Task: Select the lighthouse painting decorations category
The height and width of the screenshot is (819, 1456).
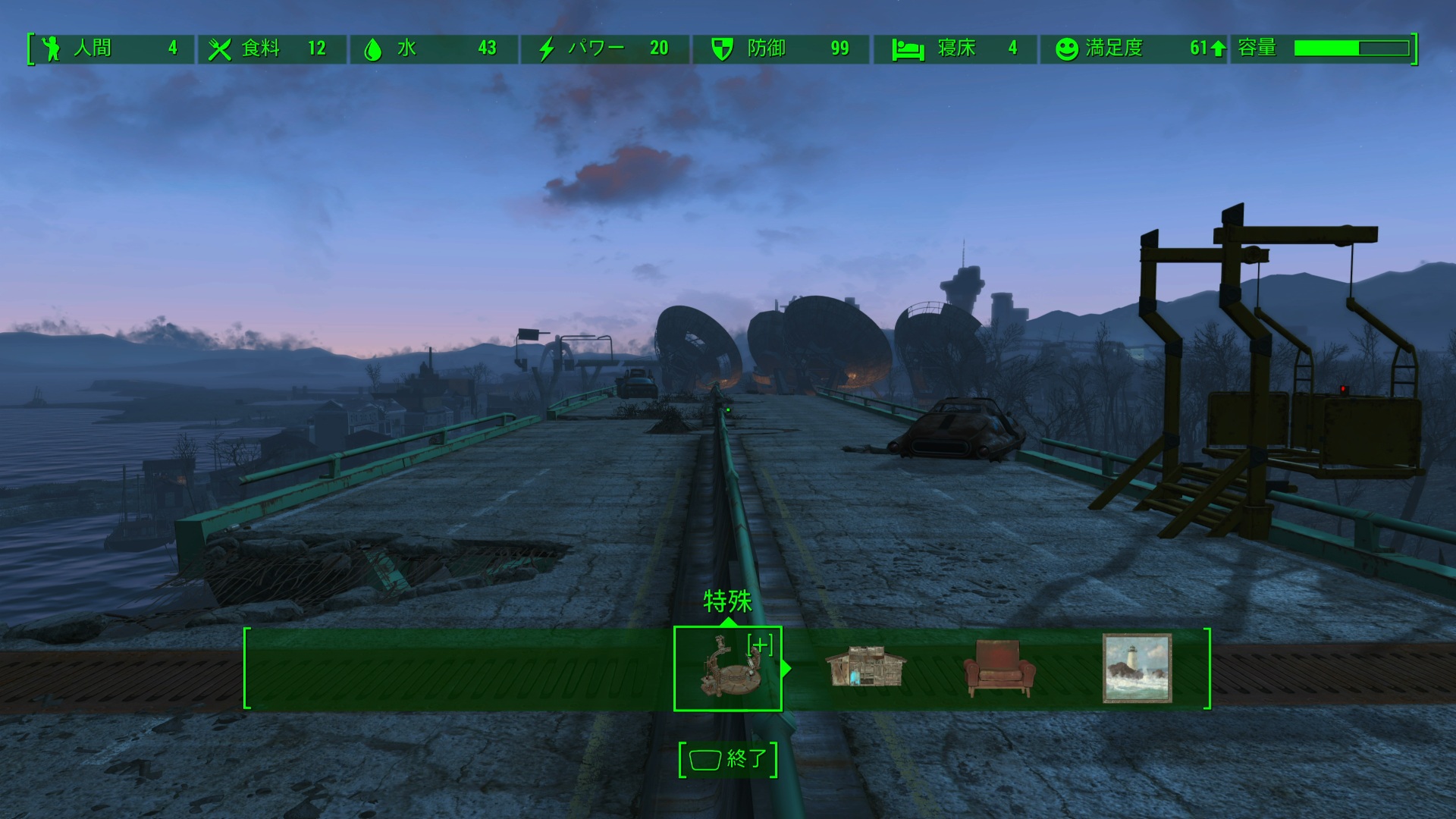Action: coord(1136,668)
